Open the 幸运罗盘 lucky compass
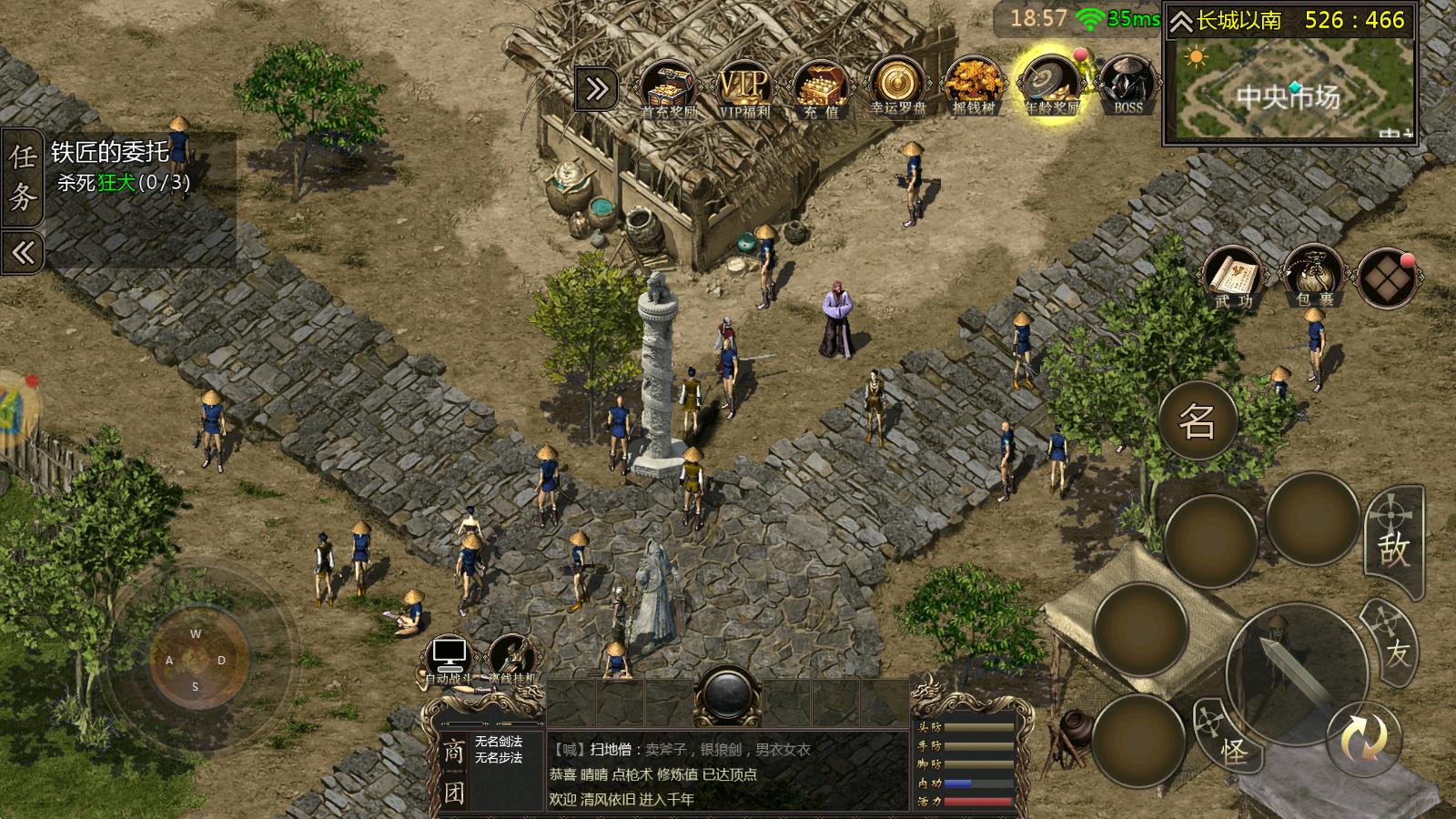This screenshot has width=1456, height=819. coord(897,87)
